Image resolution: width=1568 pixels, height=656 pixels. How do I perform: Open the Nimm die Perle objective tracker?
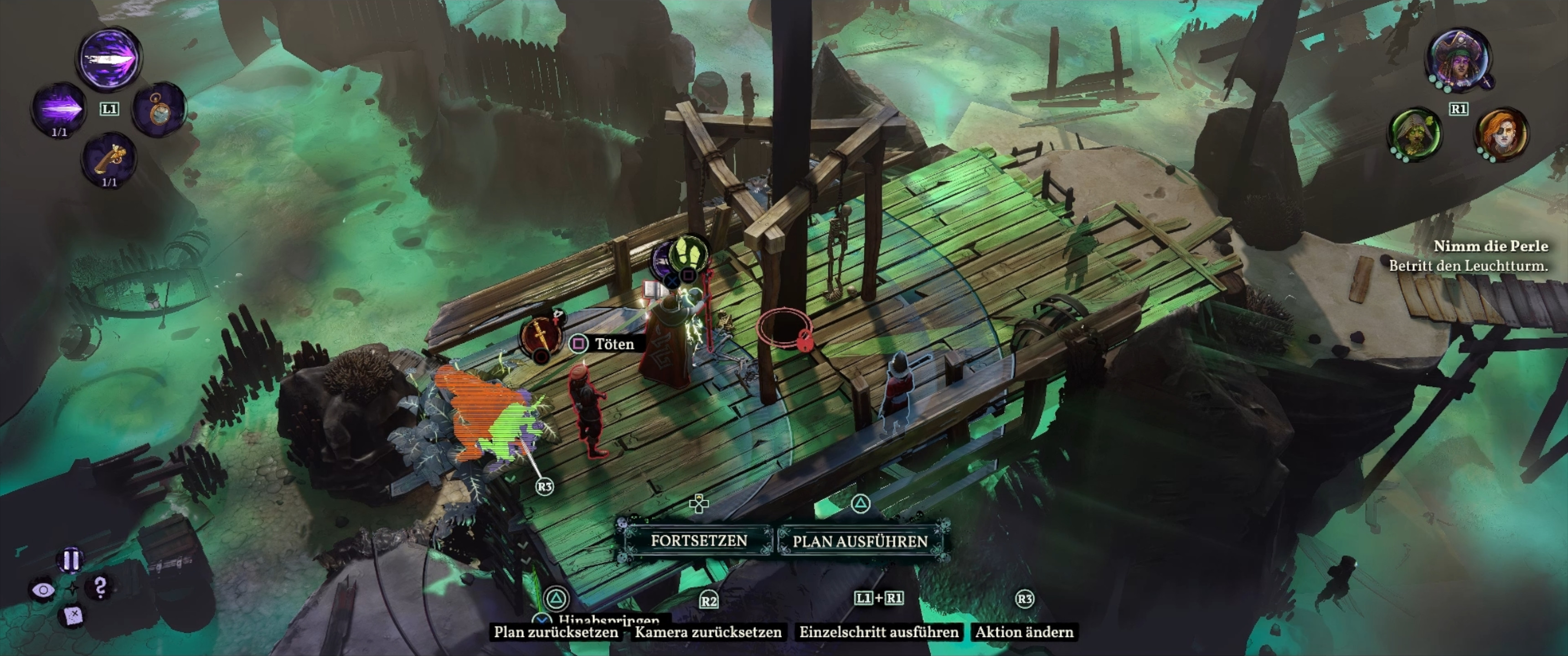click(x=1490, y=246)
